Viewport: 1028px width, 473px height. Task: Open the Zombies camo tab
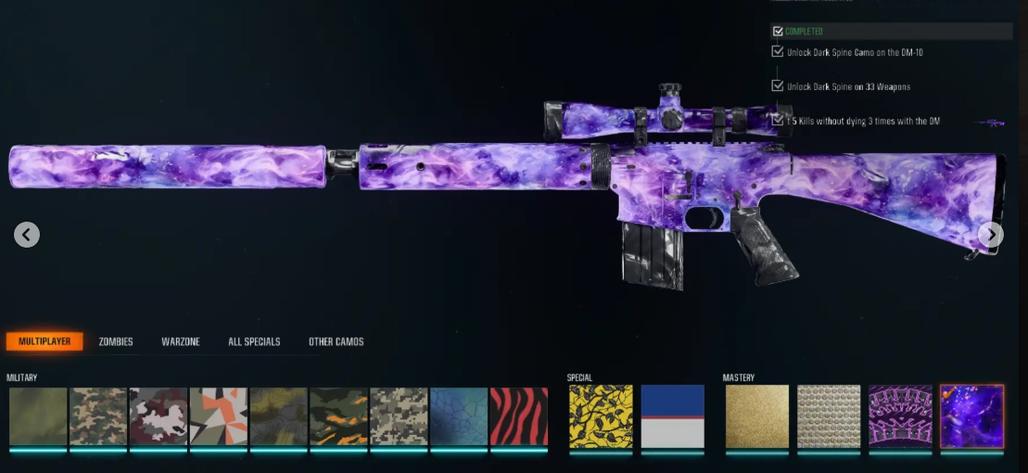[x=116, y=342]
